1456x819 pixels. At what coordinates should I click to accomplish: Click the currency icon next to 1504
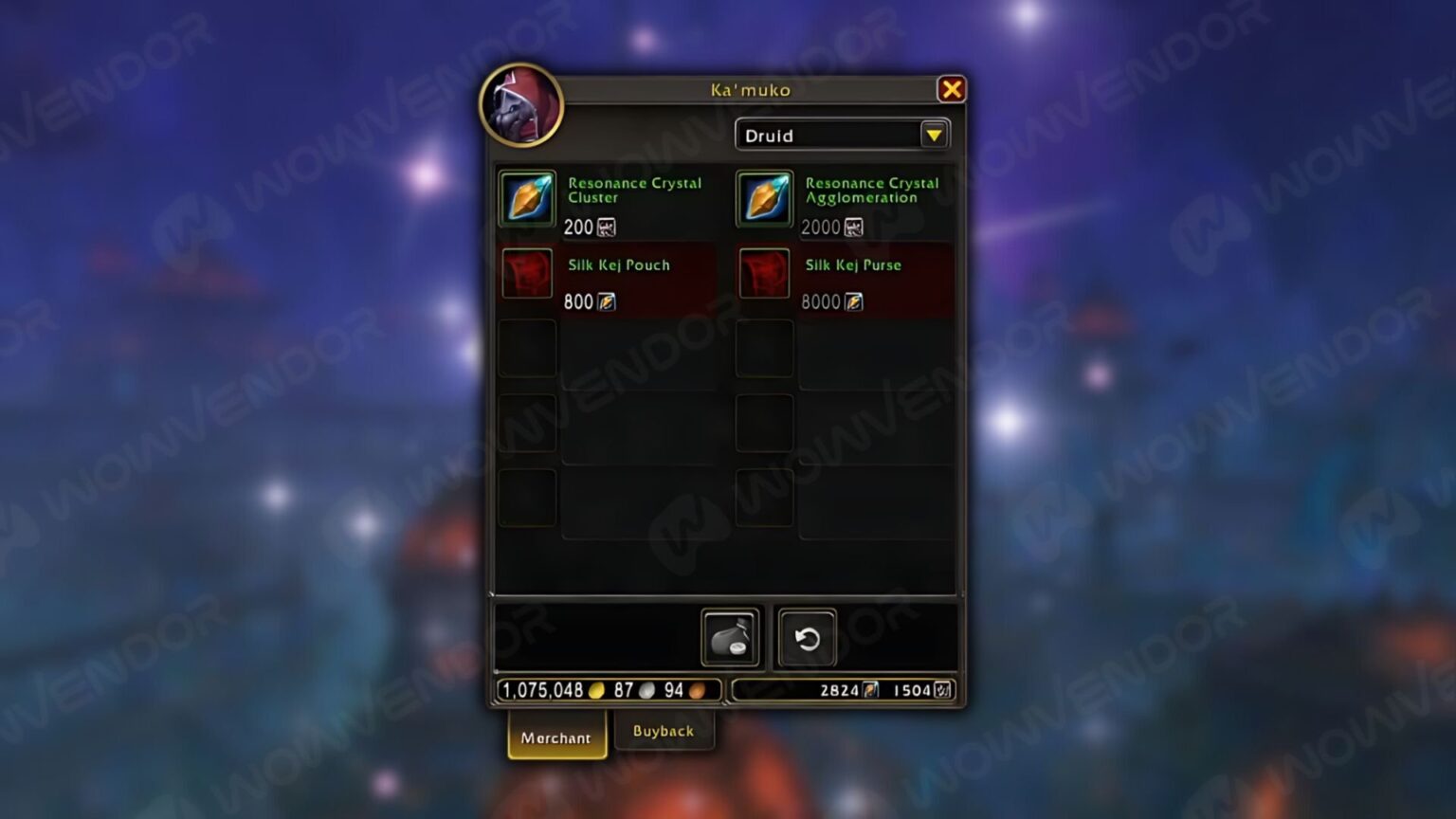point(941,690)
